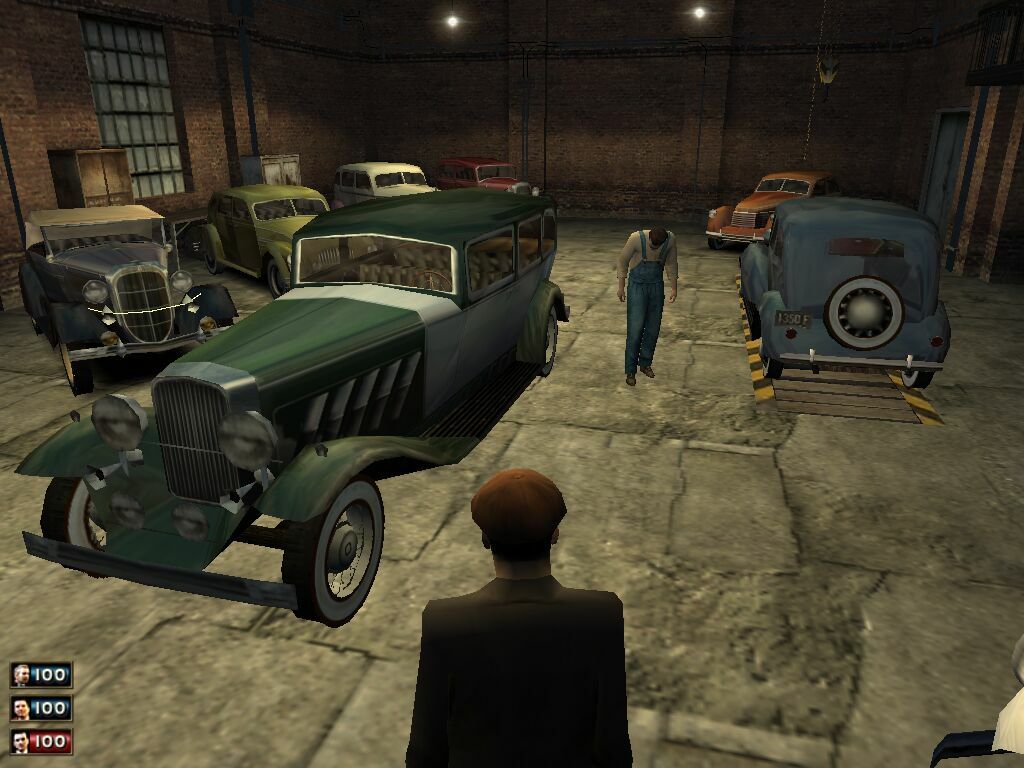This screenshot has height=768, width=1024.
Task: Select the gray-haired companion portrait
Action: [x=21, y=676]
